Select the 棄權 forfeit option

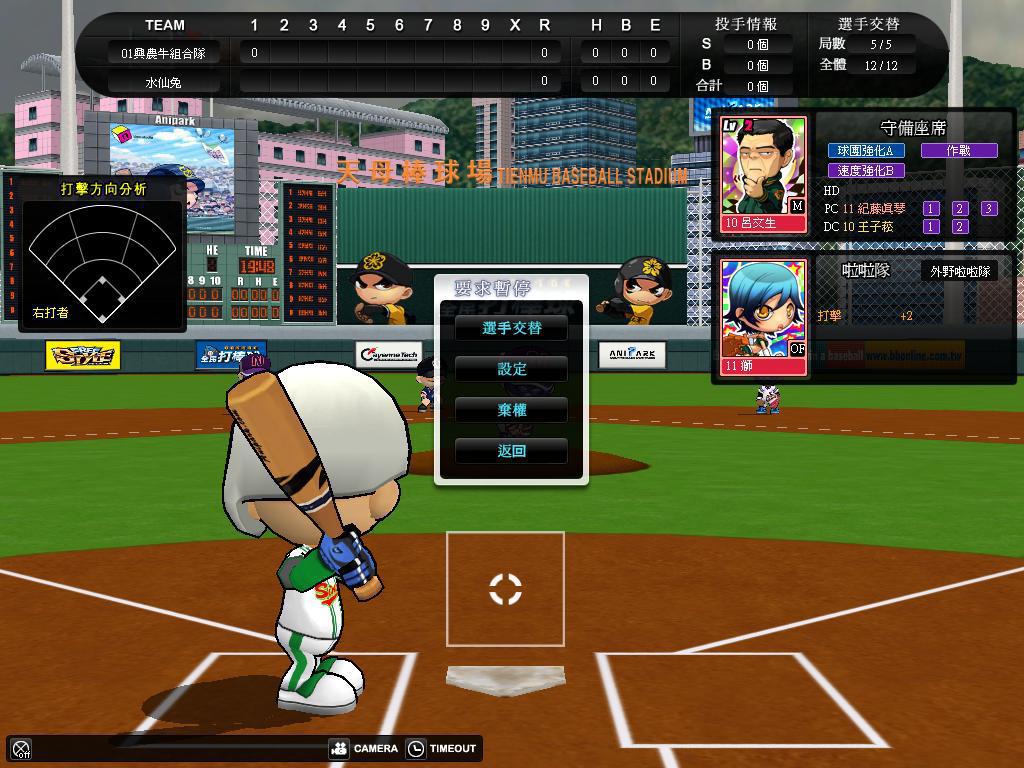(x=511, y=410)
